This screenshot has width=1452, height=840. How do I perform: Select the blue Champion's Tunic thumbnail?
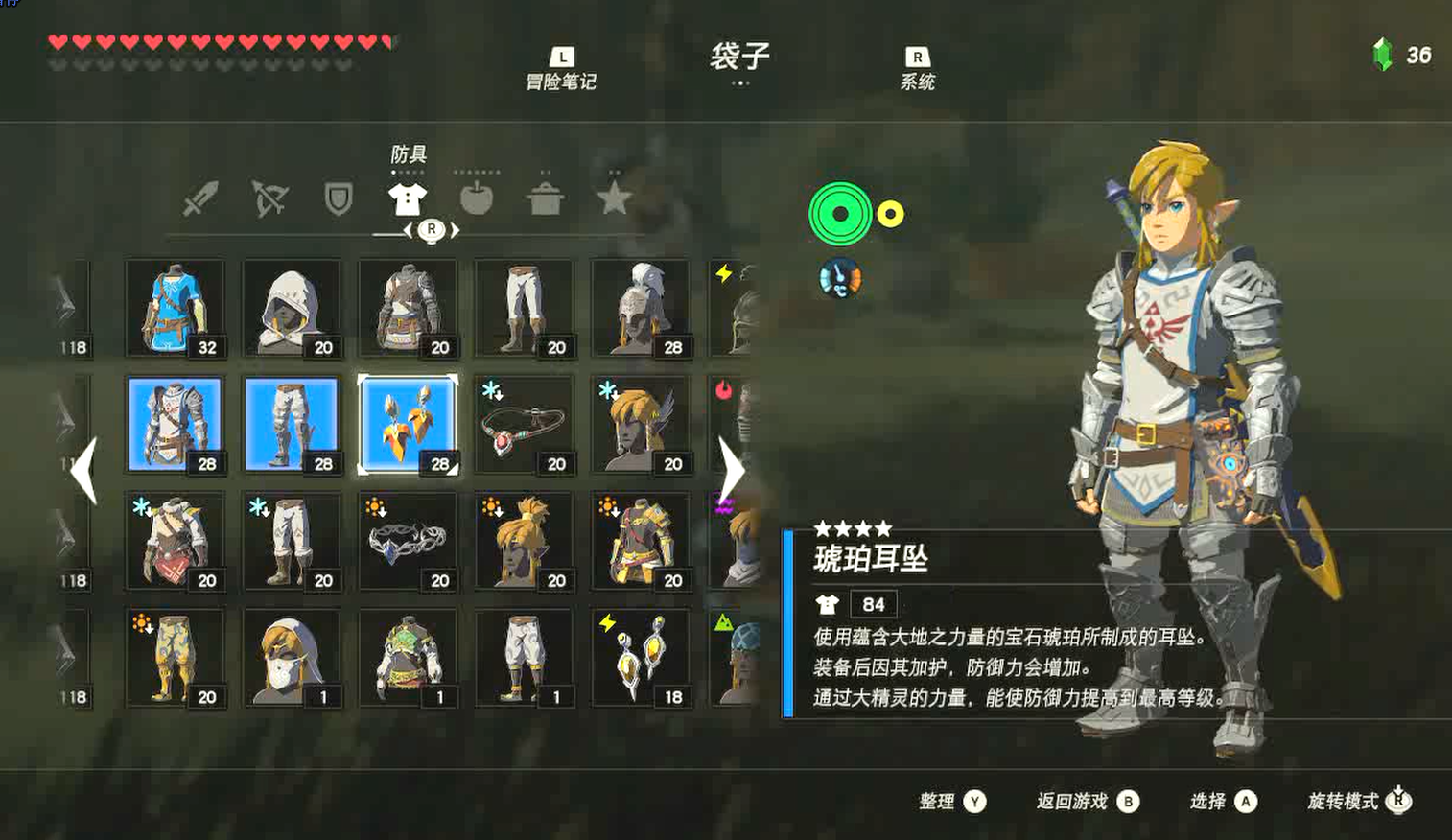tap(176, 307)
